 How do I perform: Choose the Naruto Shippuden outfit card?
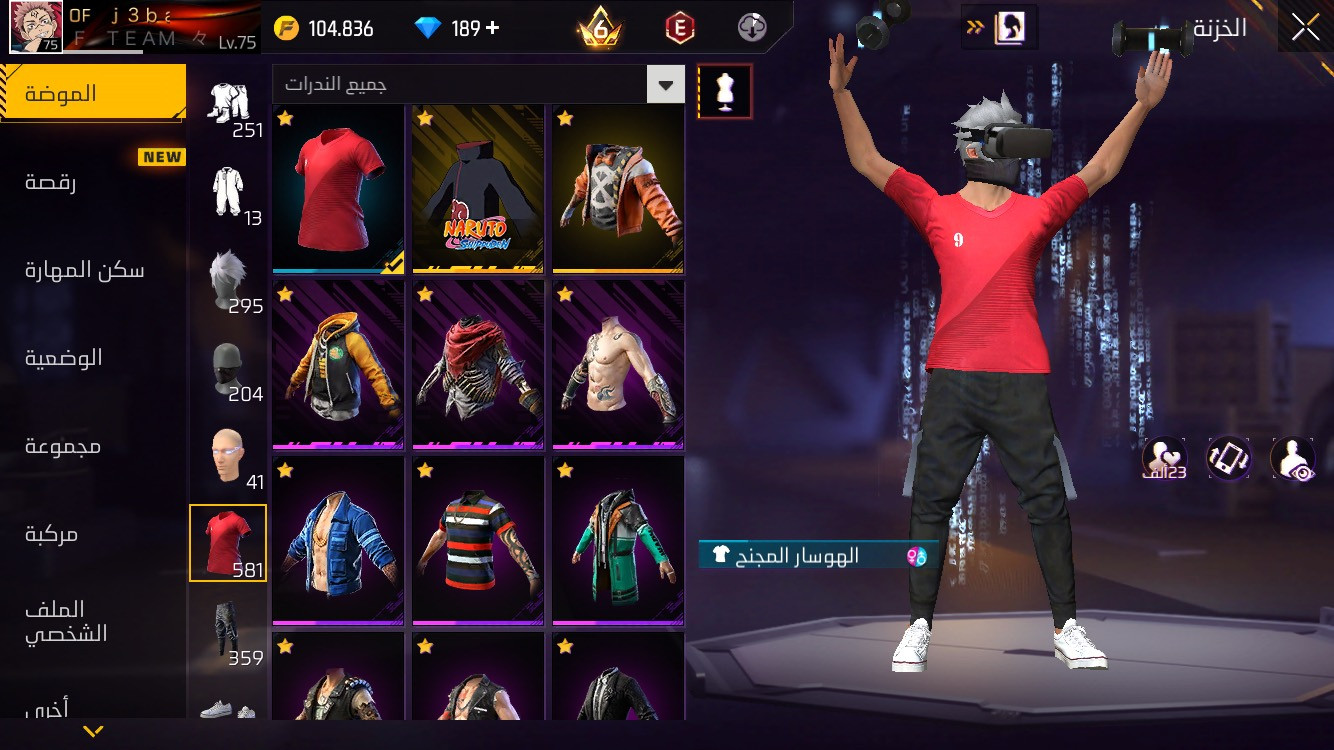478,189
